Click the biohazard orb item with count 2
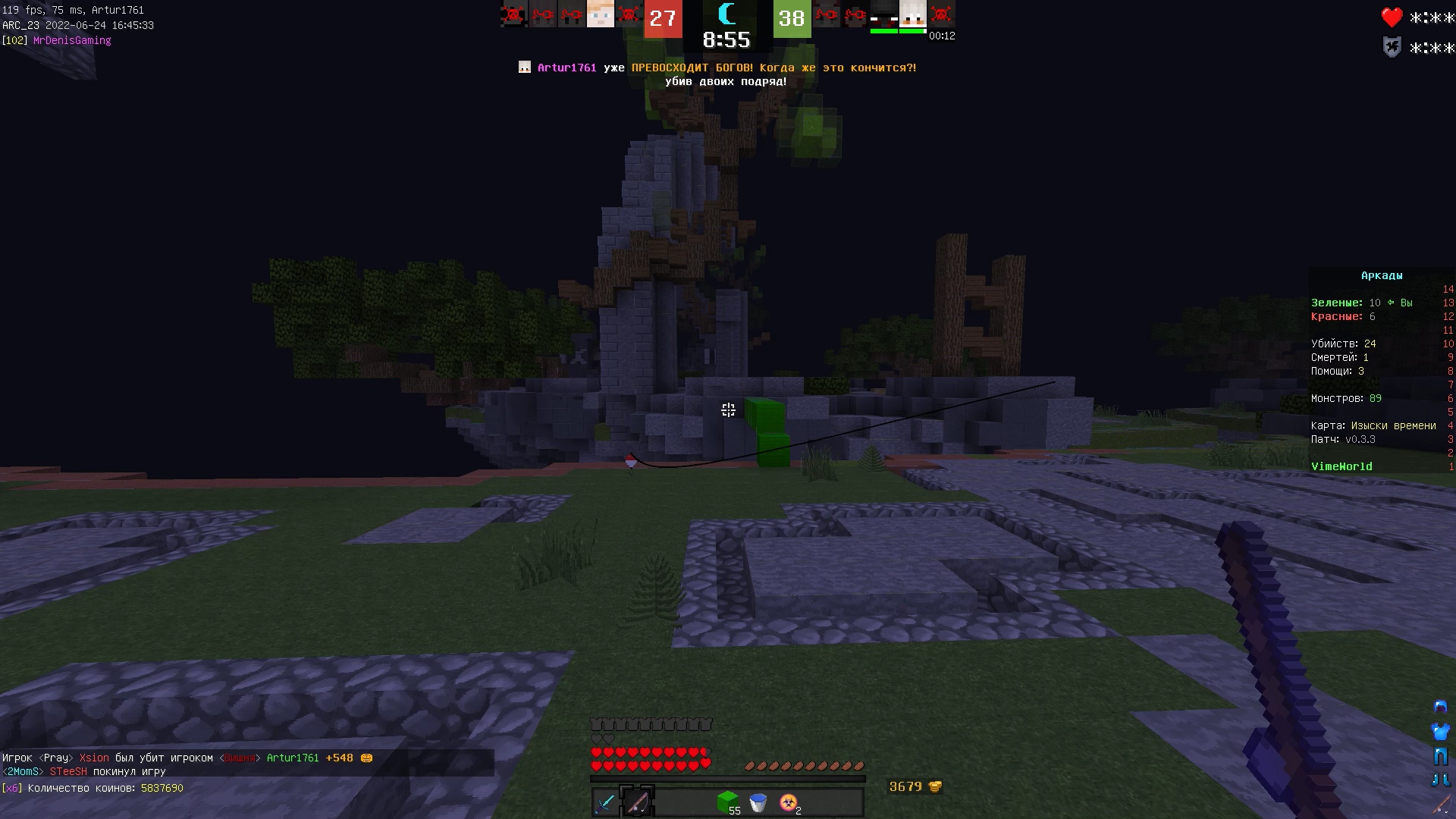1456x819 pixels. [787, 801]
